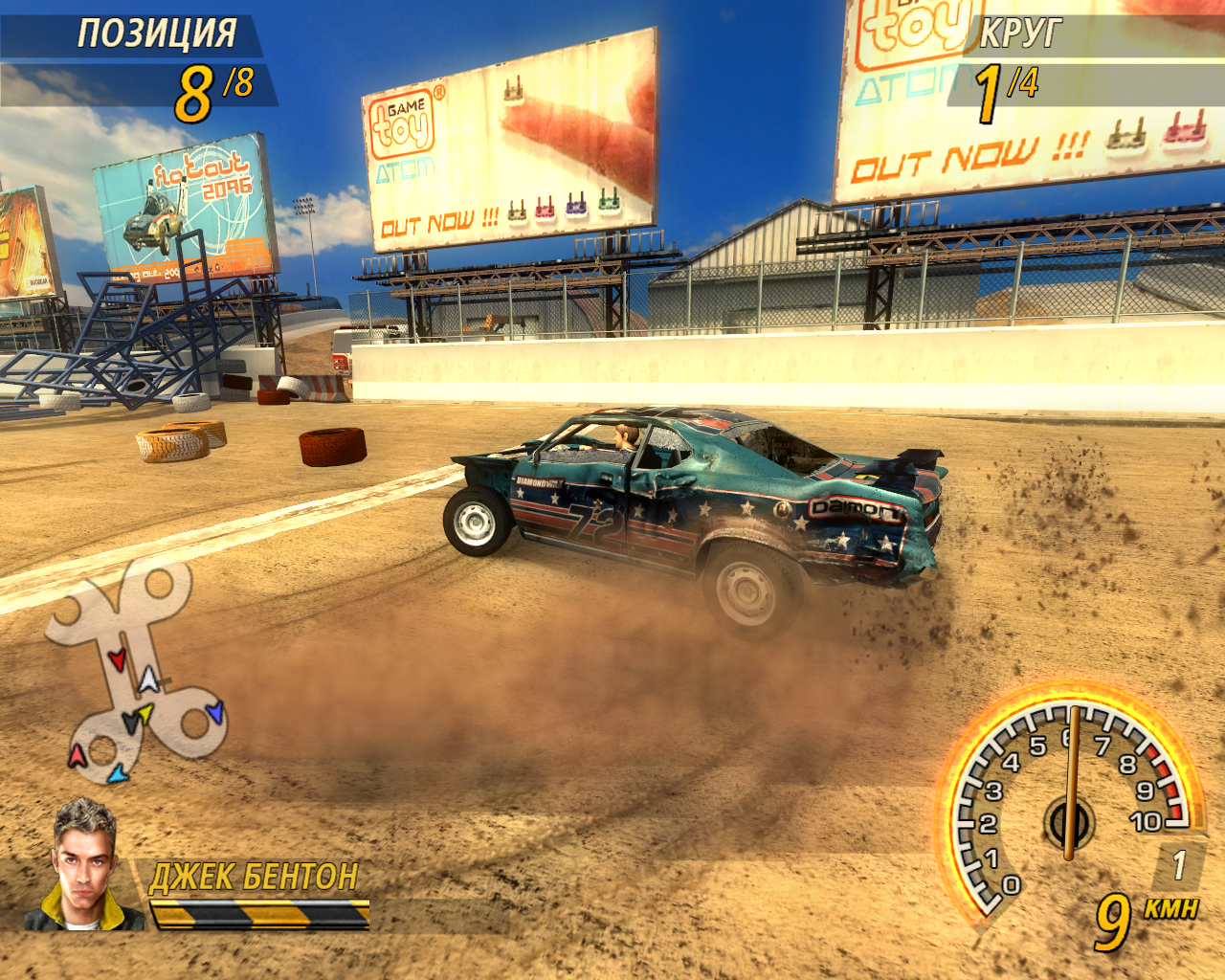Click the track minimap with colored arrows

[137, 673]
